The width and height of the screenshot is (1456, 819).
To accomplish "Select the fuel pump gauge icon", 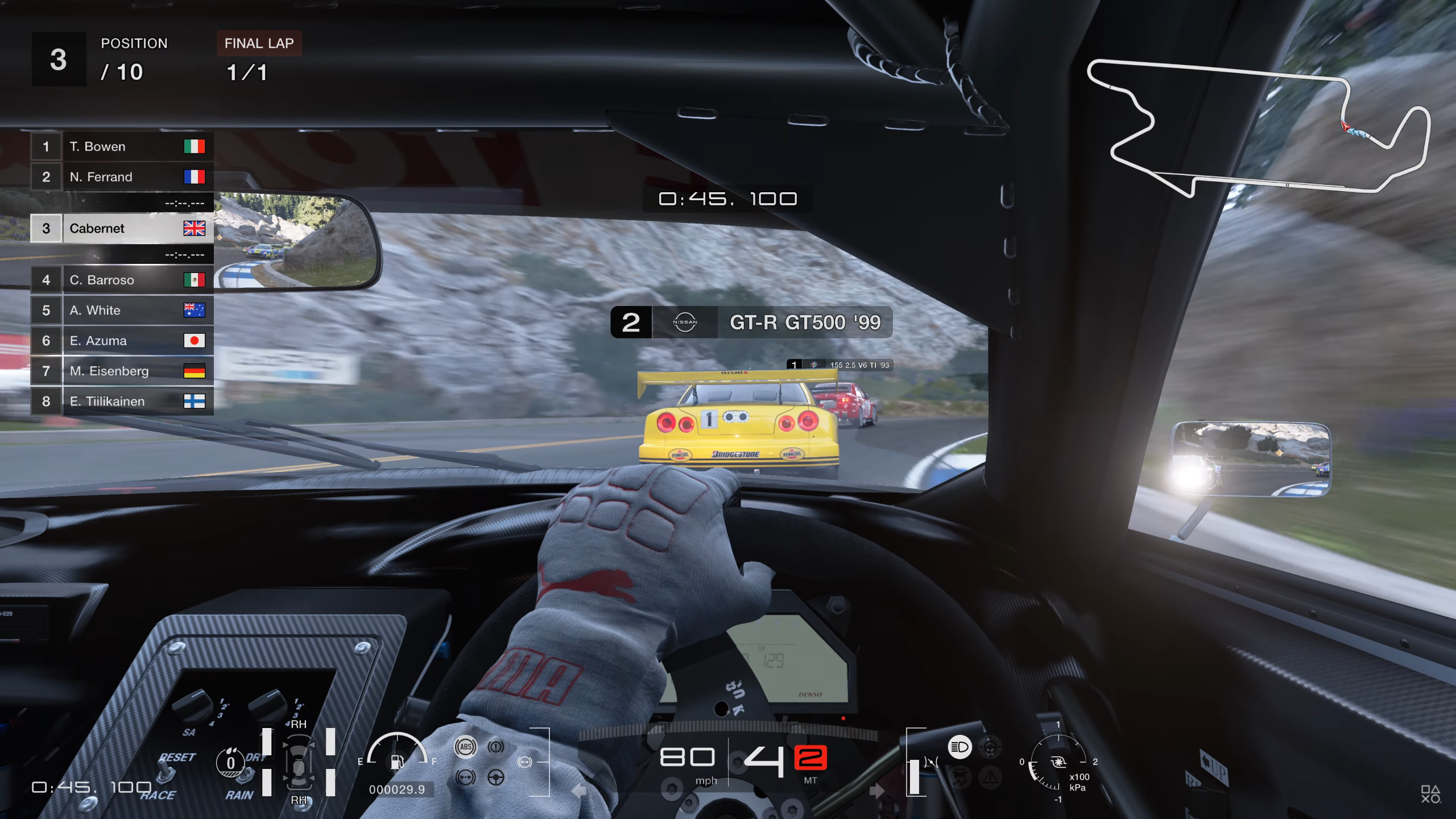I will [397, 761].
